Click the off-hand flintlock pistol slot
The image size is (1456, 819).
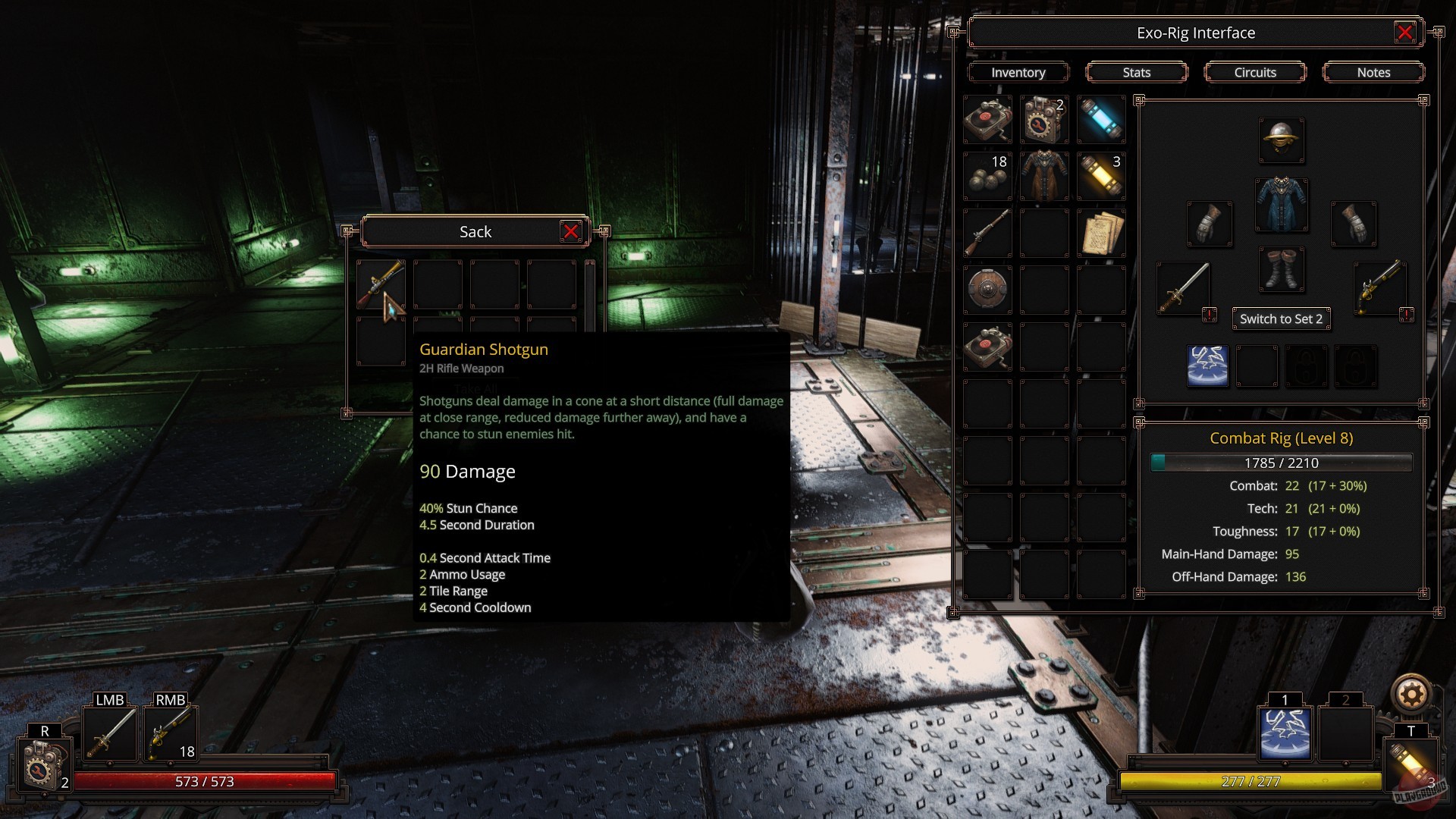pos(1379,289)
